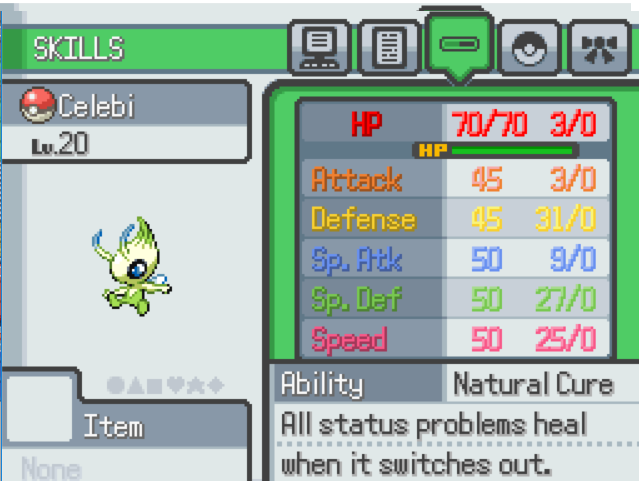The image size is (639, 481).
Task: Open the trainer memo tab
Action: point(389,47)
